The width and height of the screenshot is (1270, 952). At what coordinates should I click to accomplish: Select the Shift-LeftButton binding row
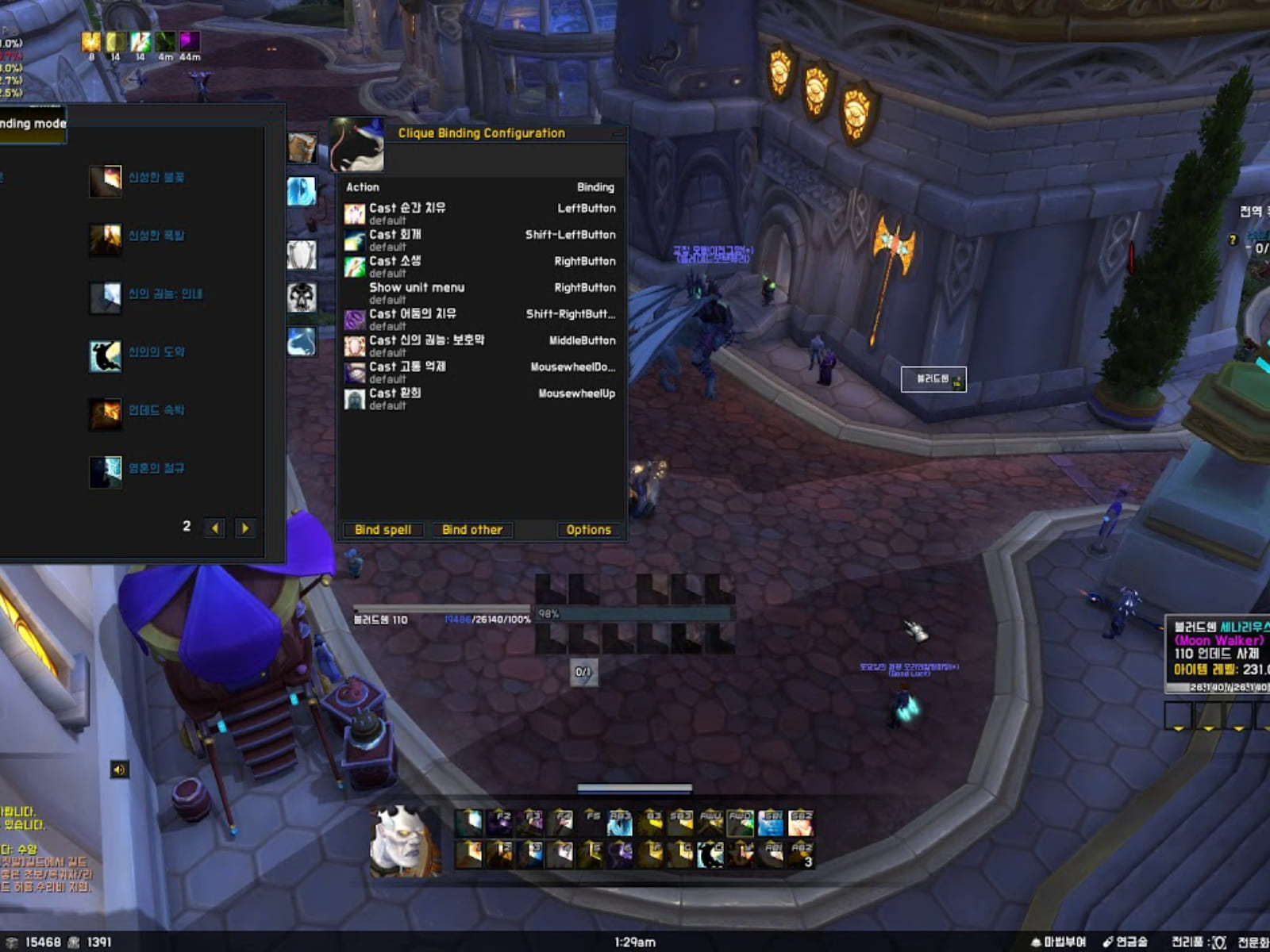(x=480, y=239)
